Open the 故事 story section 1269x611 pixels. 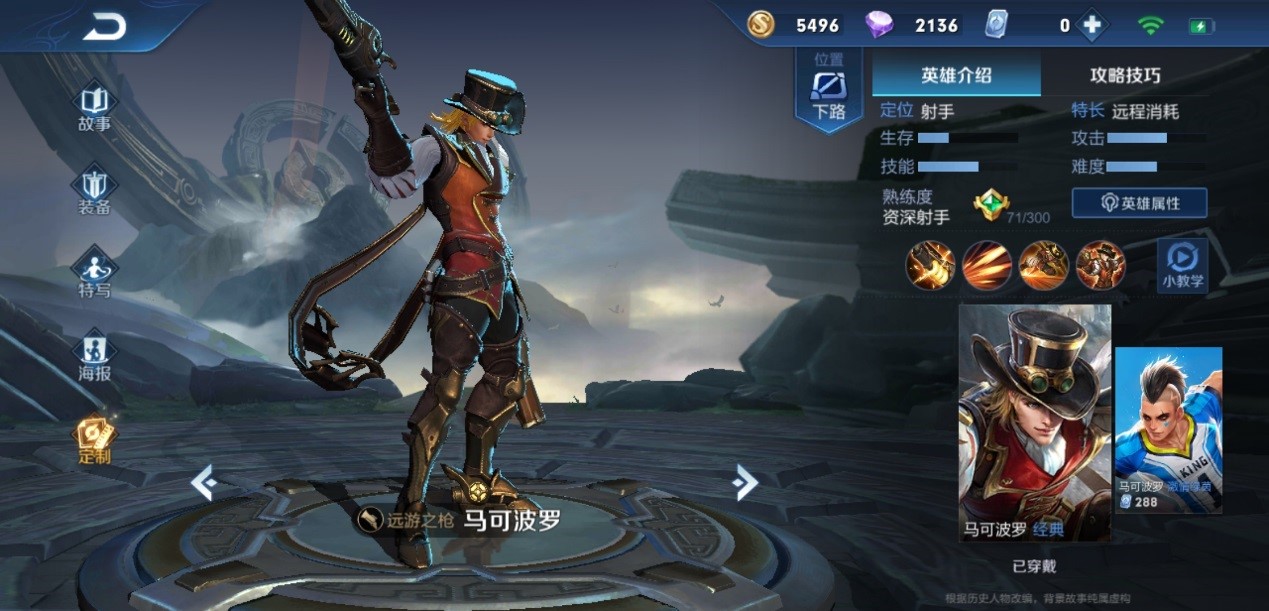[x=95, y=109]
